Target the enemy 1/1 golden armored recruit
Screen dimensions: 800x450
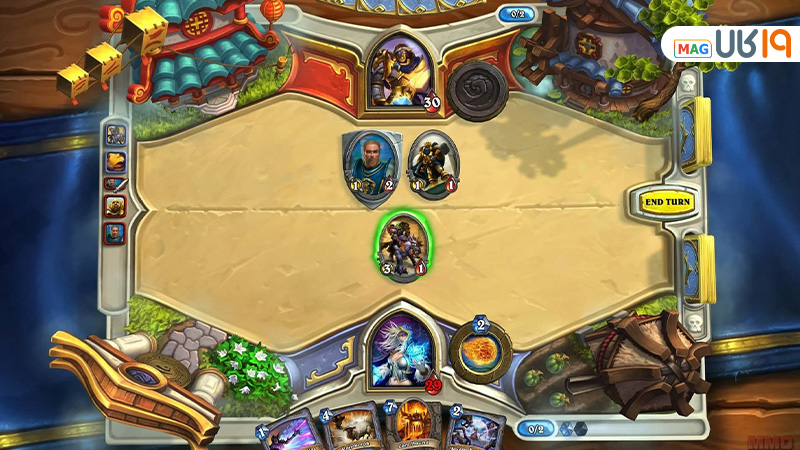[432, 165]
